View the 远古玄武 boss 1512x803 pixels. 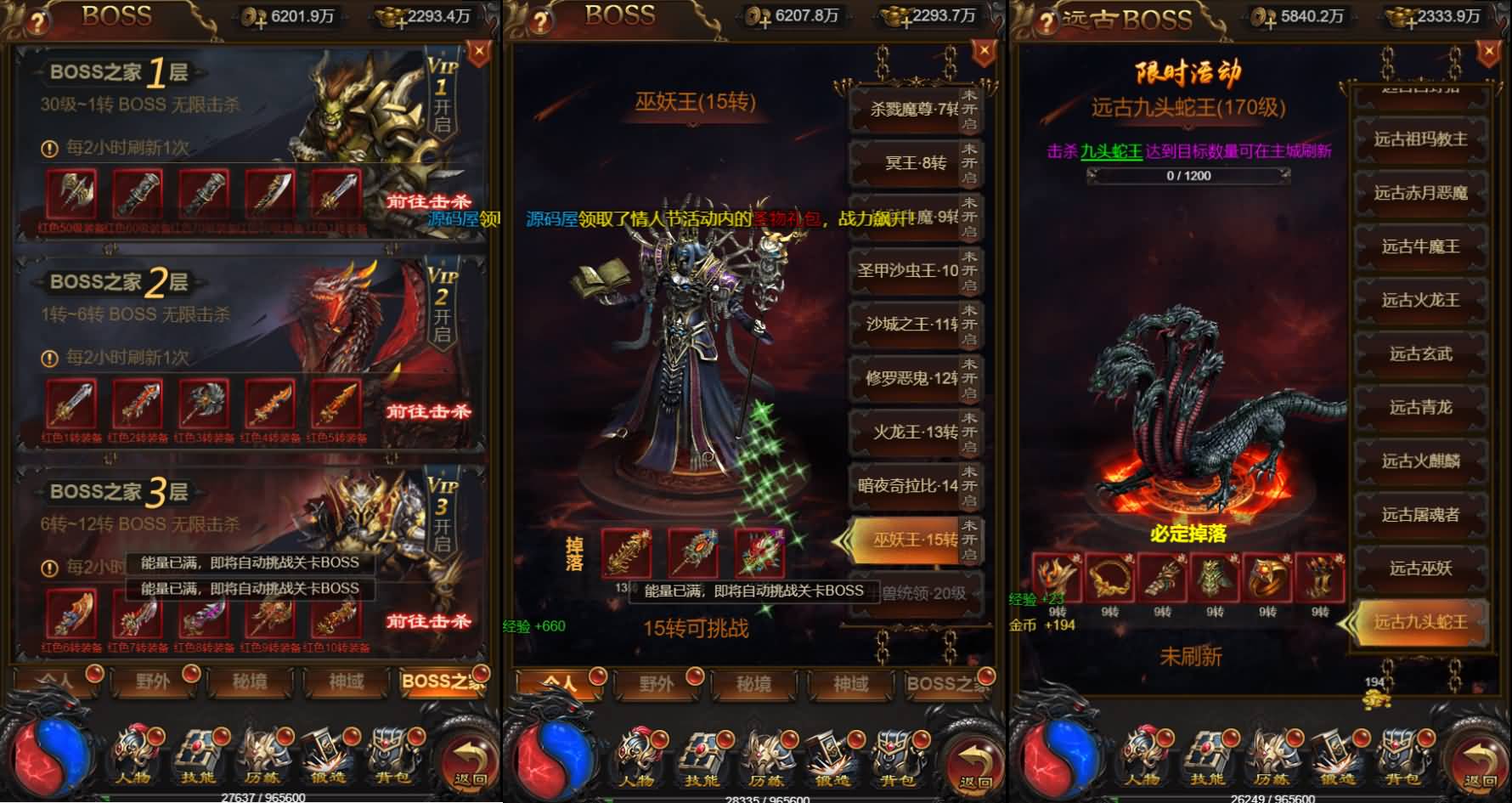click(1420, 353)
